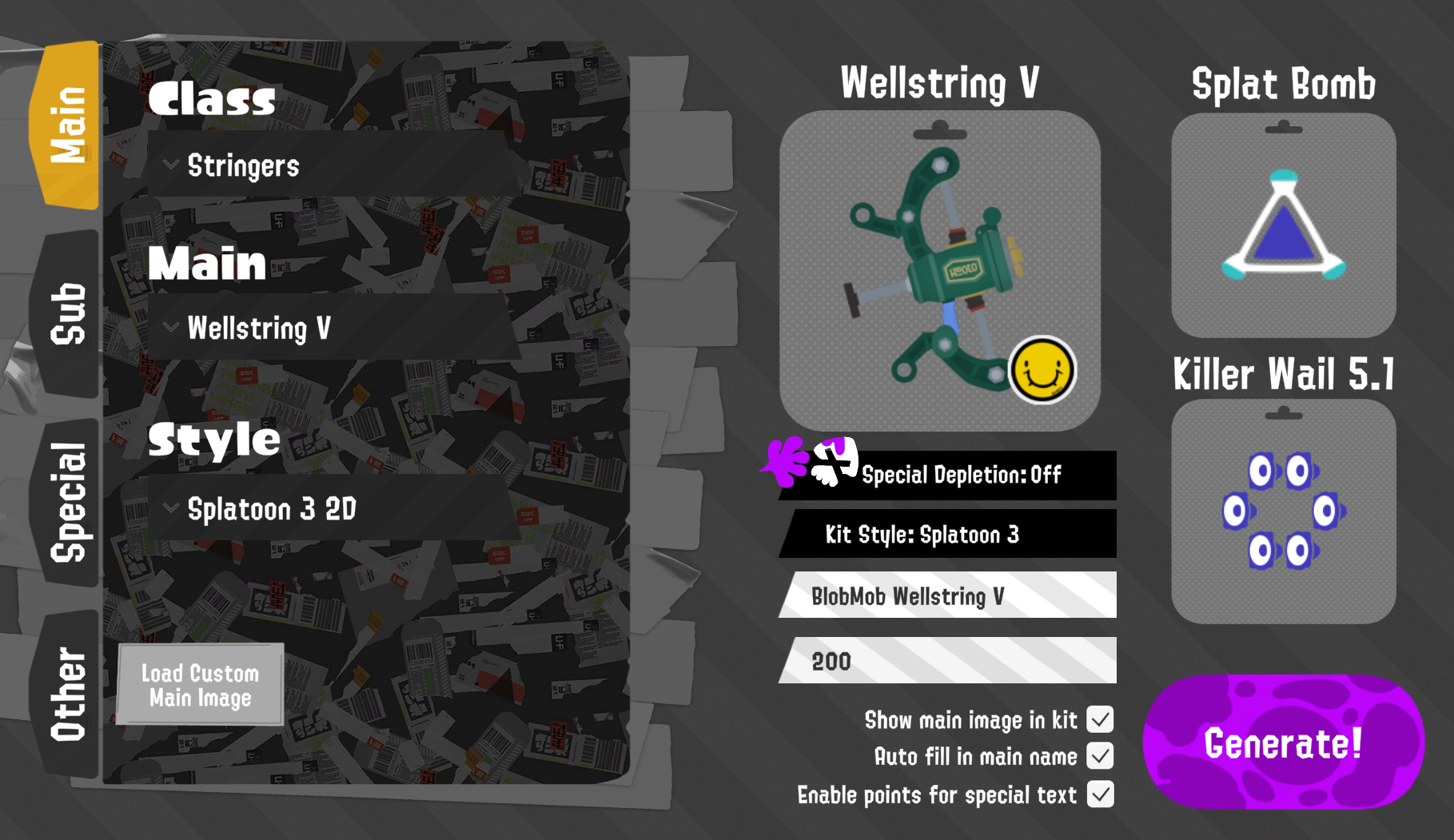The height and width of the screenshot is (840, 1454).
Task: Click Load Custom Main Image
Action: [199, 685]
